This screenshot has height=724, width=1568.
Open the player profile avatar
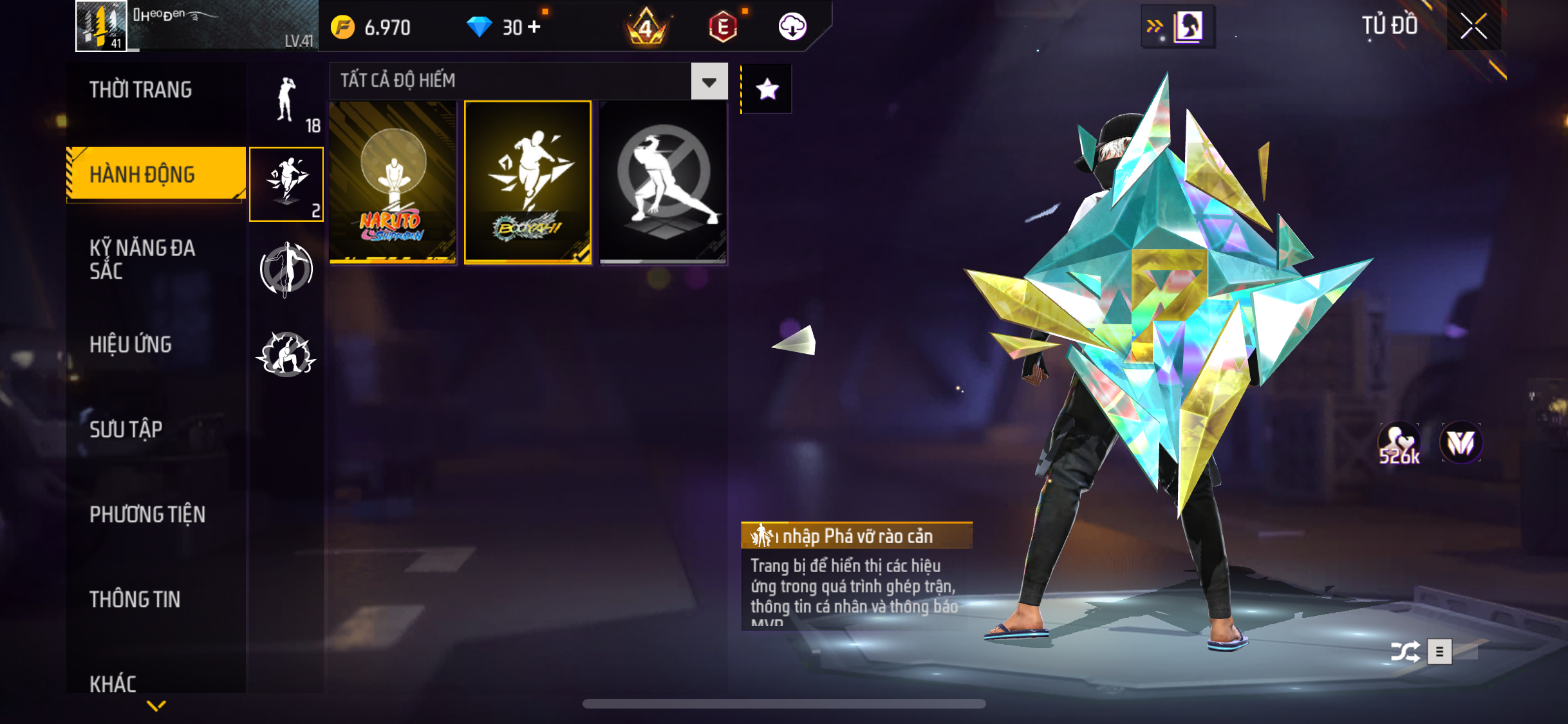click(101, 26)
